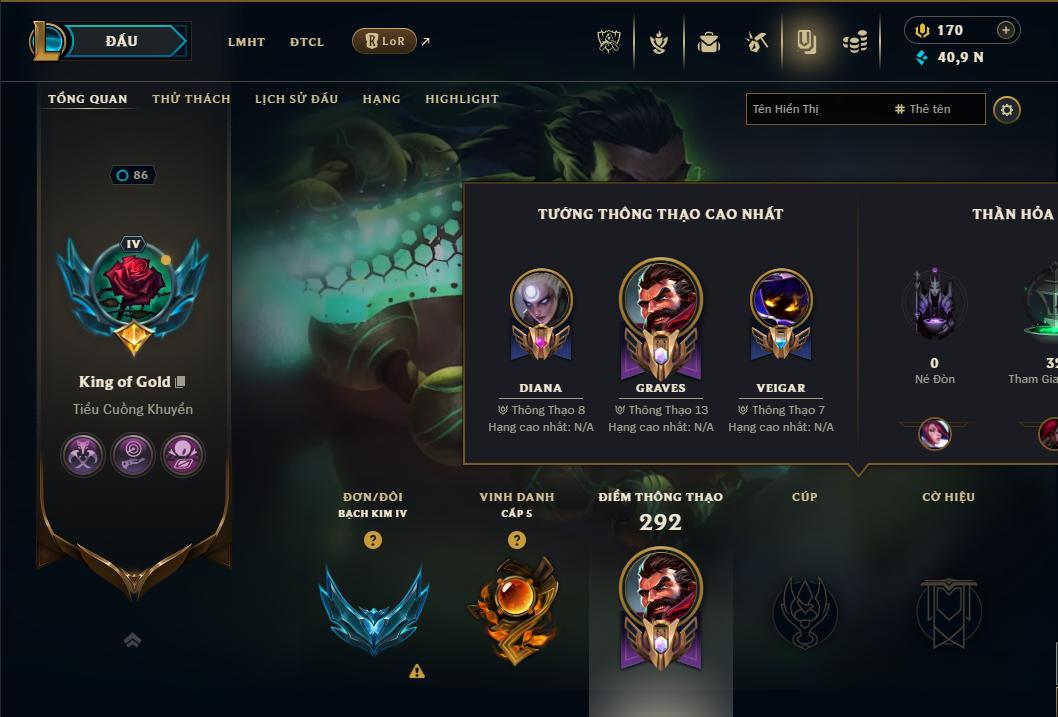Open the CỜ HIỆU banner emblem
This screenshot has height=717, width=1058.
948,610
